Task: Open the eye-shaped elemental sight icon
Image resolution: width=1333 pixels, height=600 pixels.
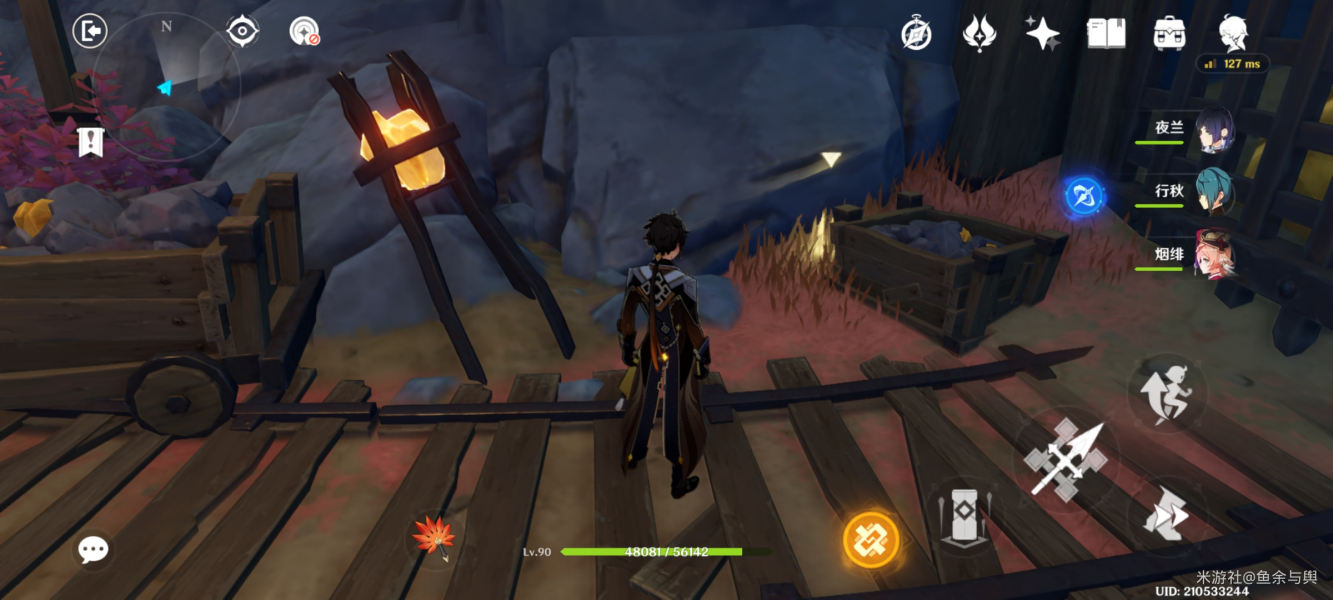Action: click(x=242, y=31)
